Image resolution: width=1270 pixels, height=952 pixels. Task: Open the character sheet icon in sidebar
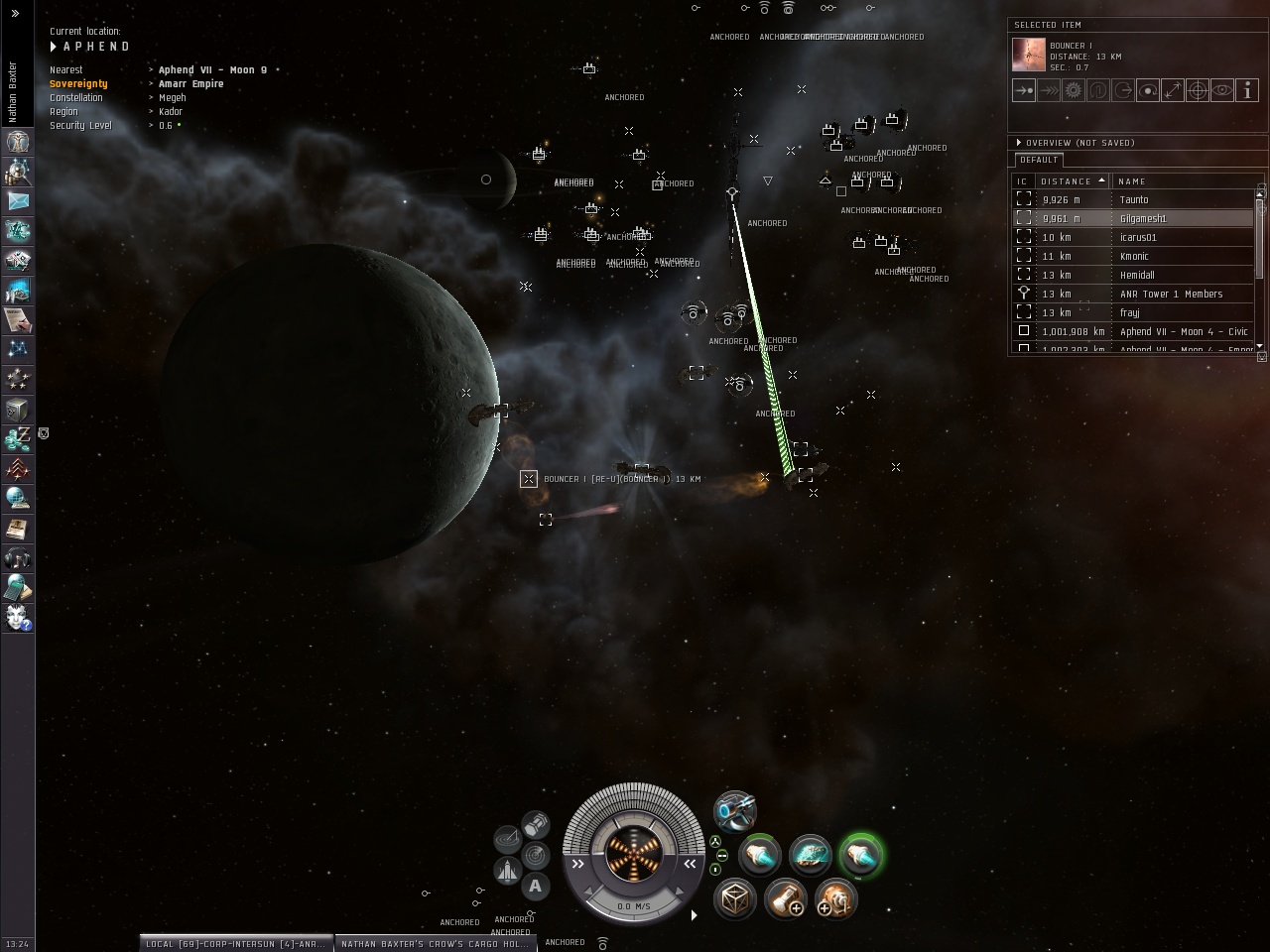pyautogui.click(x=18, y=141)
